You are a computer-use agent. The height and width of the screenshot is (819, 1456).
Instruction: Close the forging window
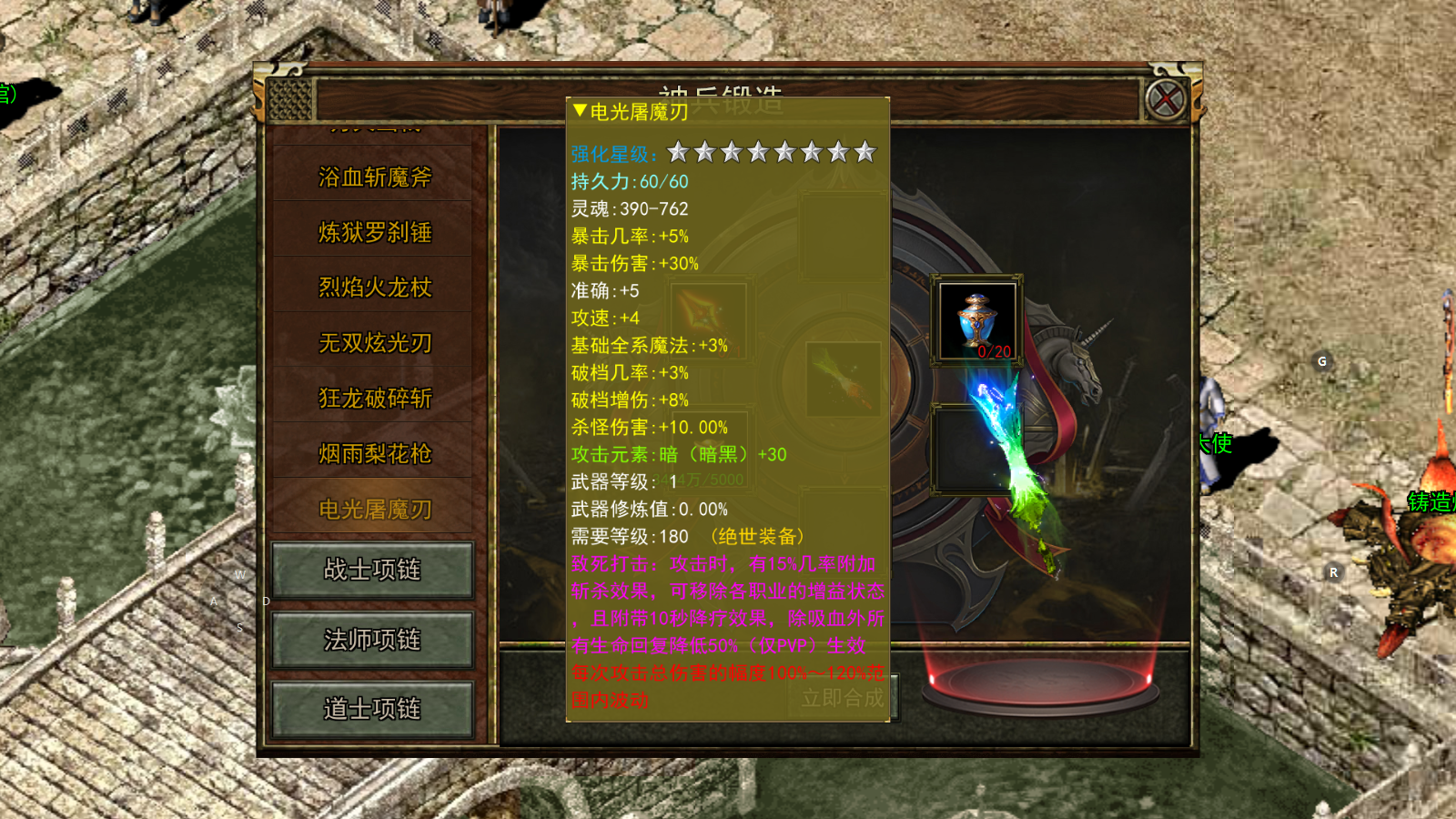click(1166, 98)
